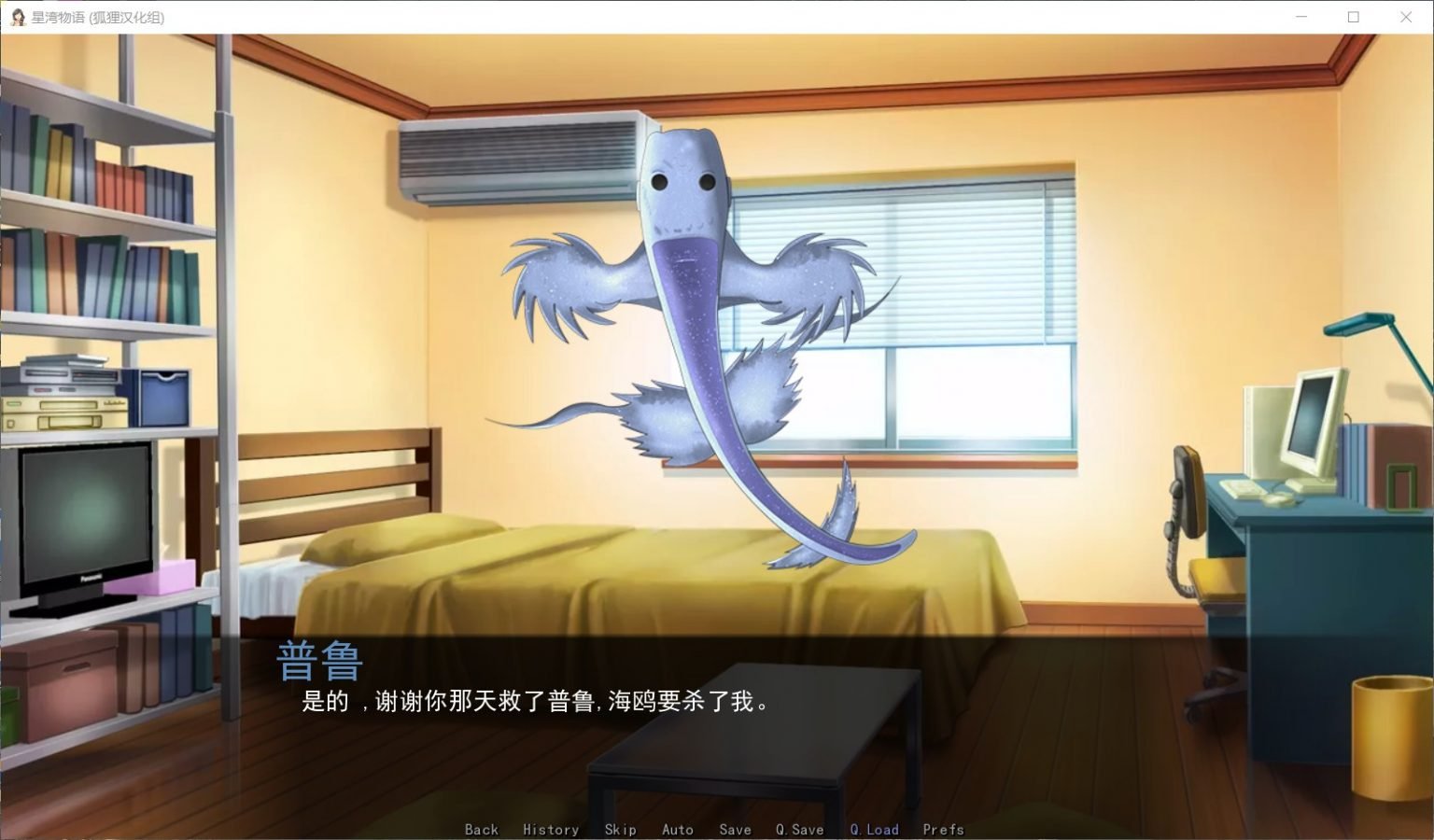Minimize the game window

click(x=1301, y=16)
